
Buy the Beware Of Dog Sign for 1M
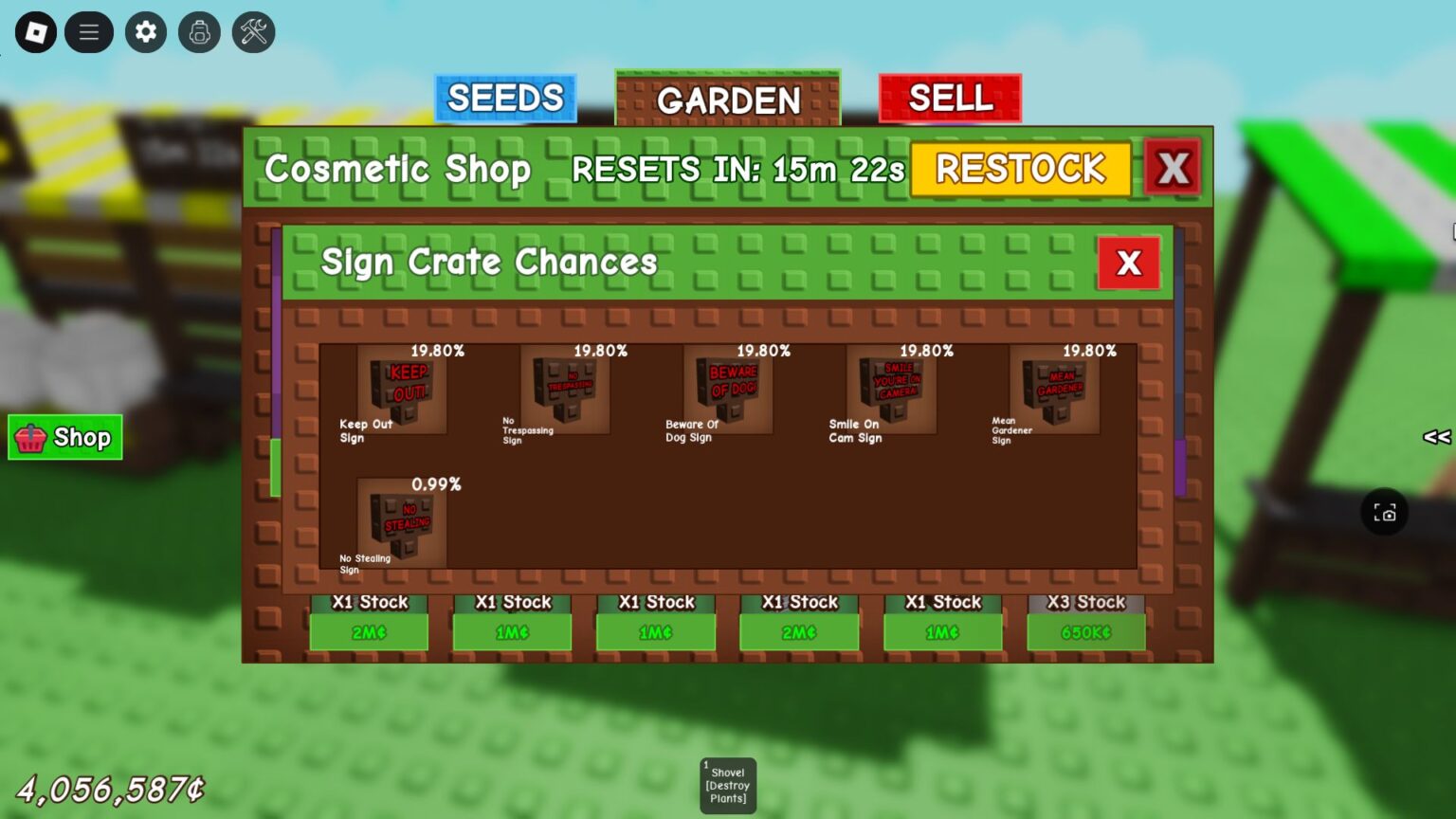tap(655, 631)
